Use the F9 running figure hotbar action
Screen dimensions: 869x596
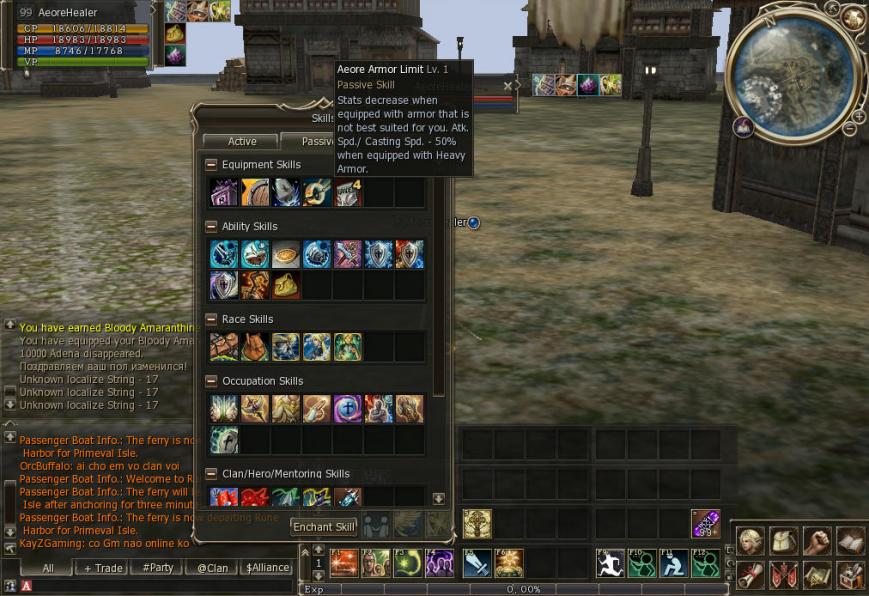coord(610,564)
